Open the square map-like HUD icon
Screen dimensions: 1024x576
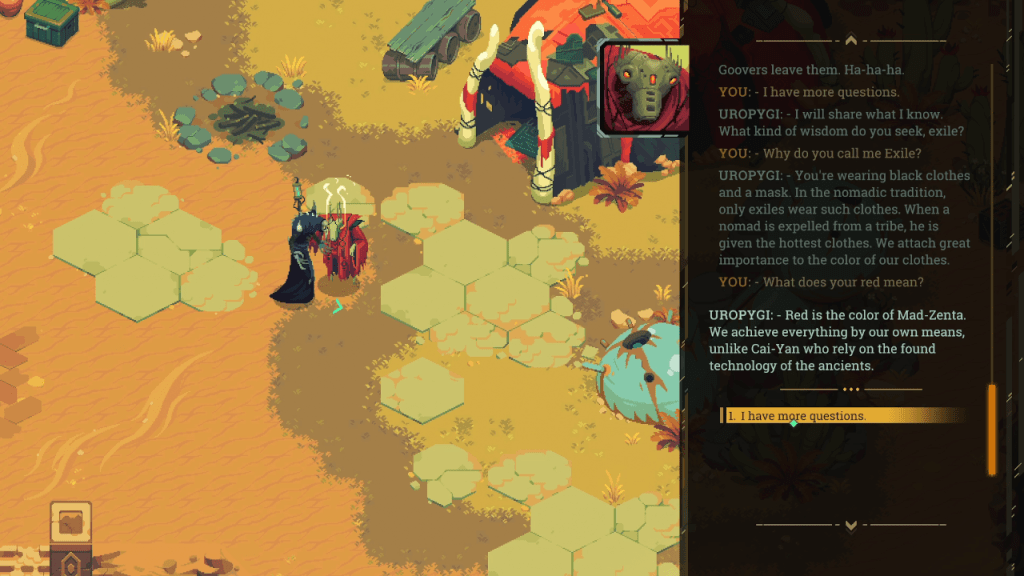tap(71, 523)
